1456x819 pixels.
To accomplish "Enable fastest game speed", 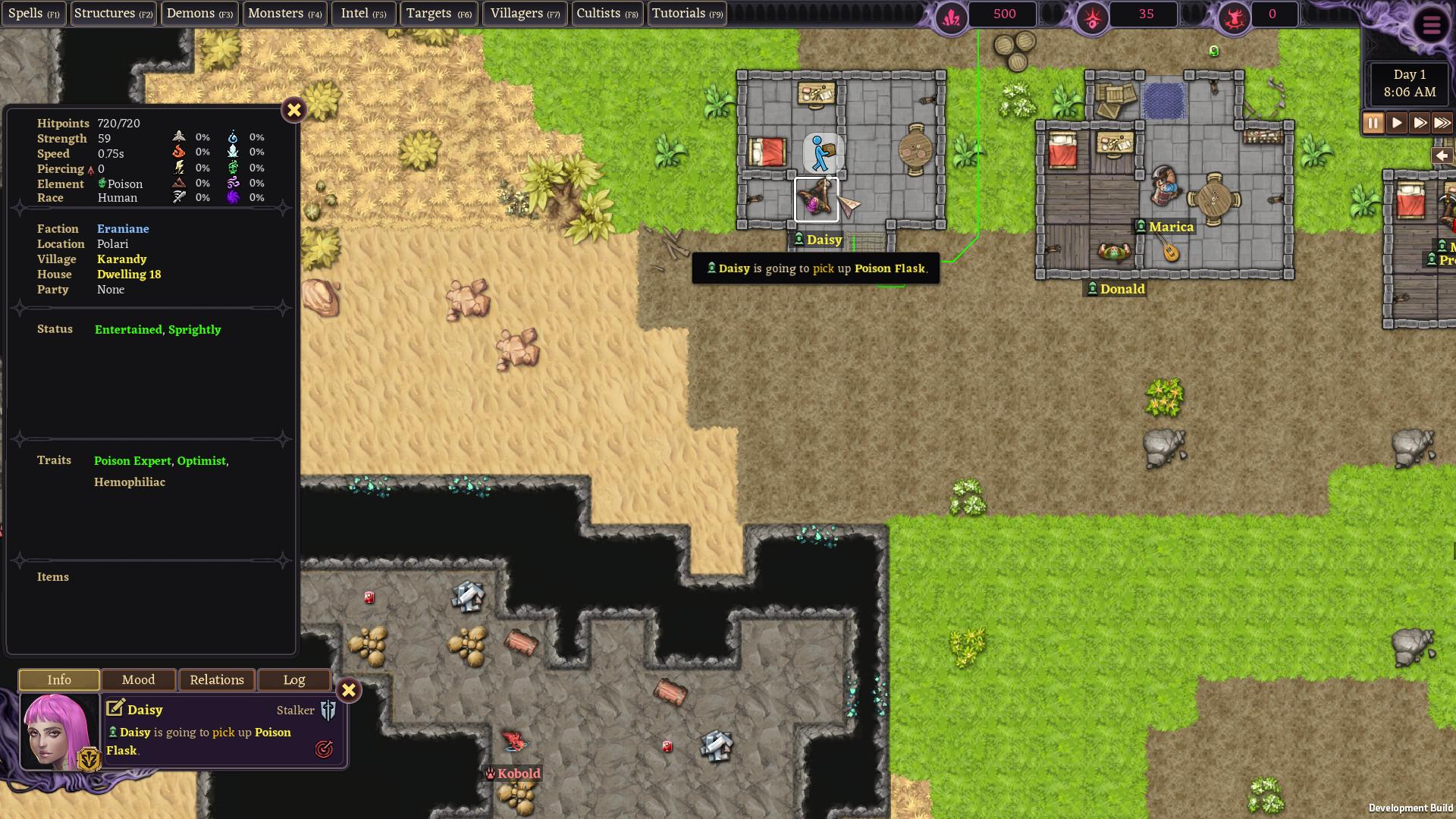I will [x=1442, y=122].
